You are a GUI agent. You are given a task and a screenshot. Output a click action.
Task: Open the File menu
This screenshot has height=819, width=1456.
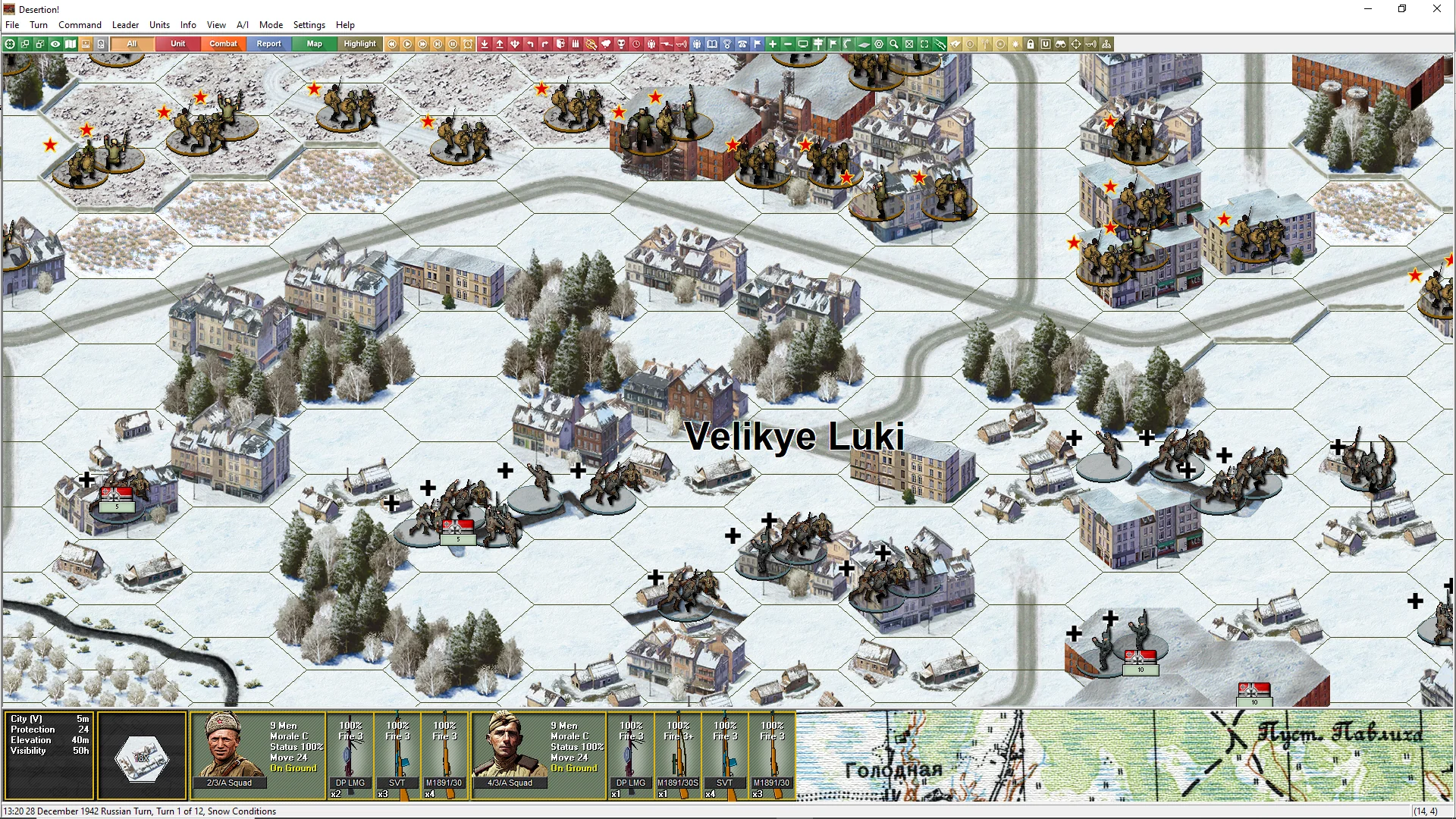coord(12,25)
